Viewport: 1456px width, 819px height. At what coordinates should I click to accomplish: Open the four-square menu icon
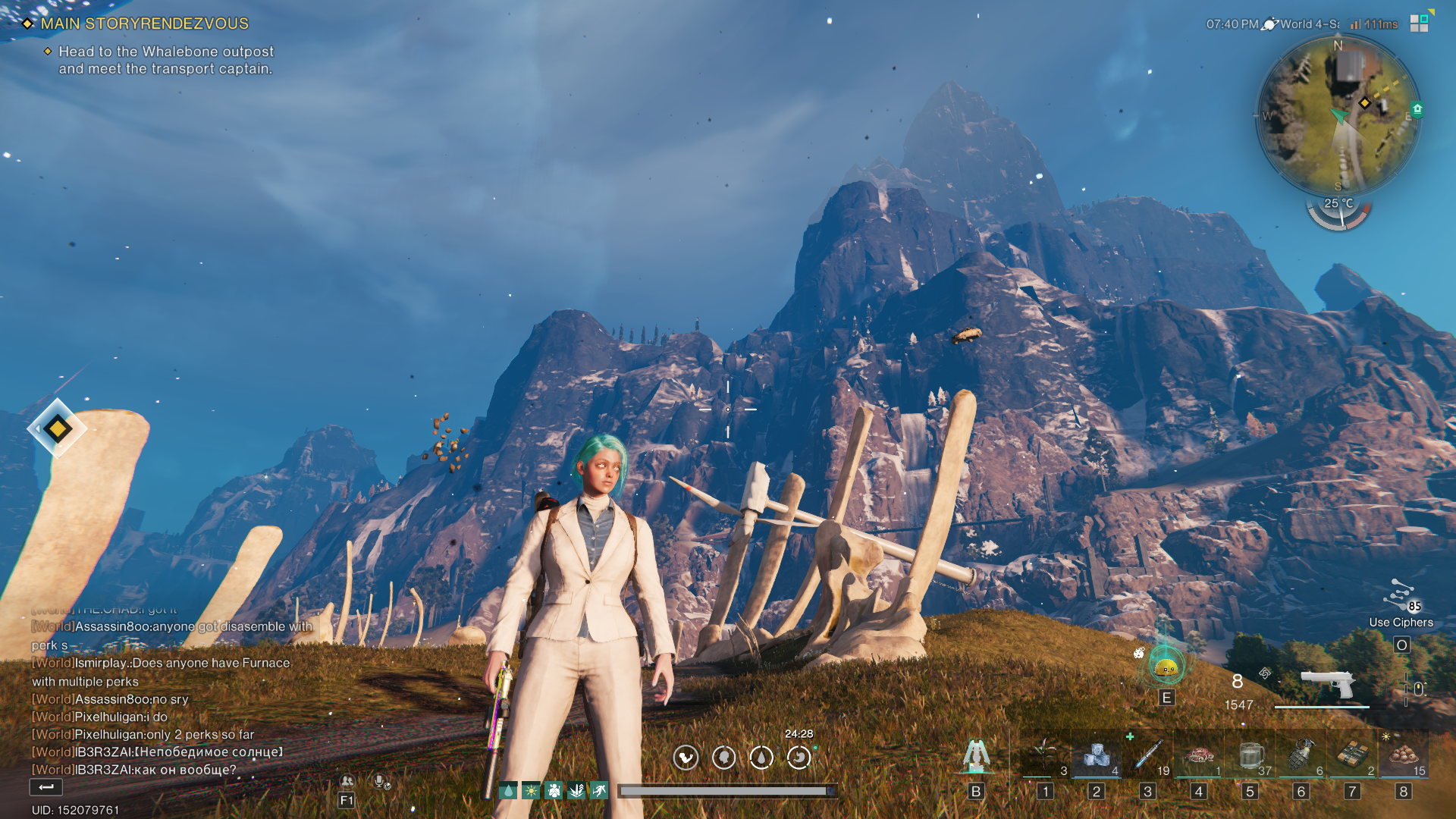coord(1419,24)
